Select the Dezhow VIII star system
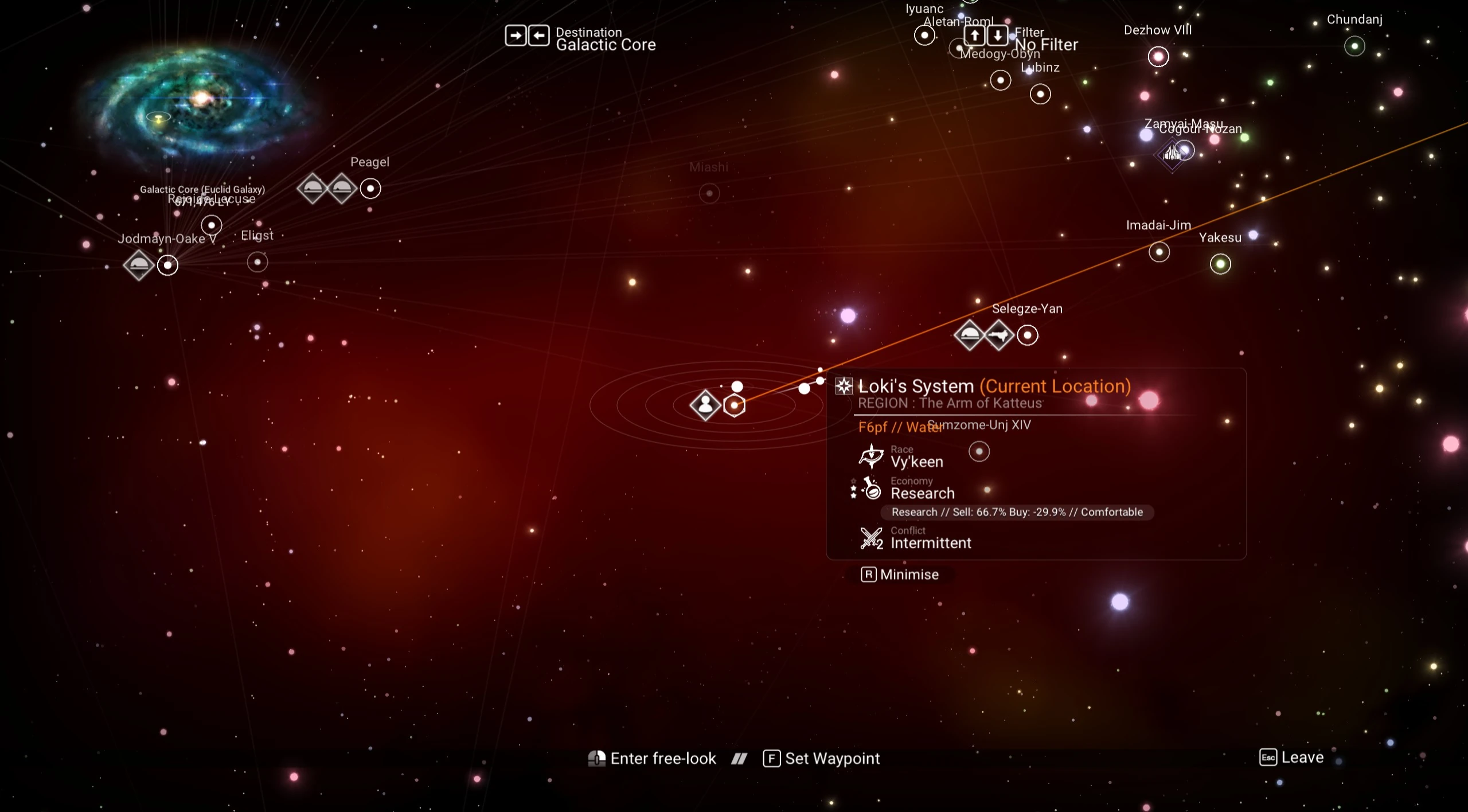Viewport: 1468px width, 812px height. 1158,56
